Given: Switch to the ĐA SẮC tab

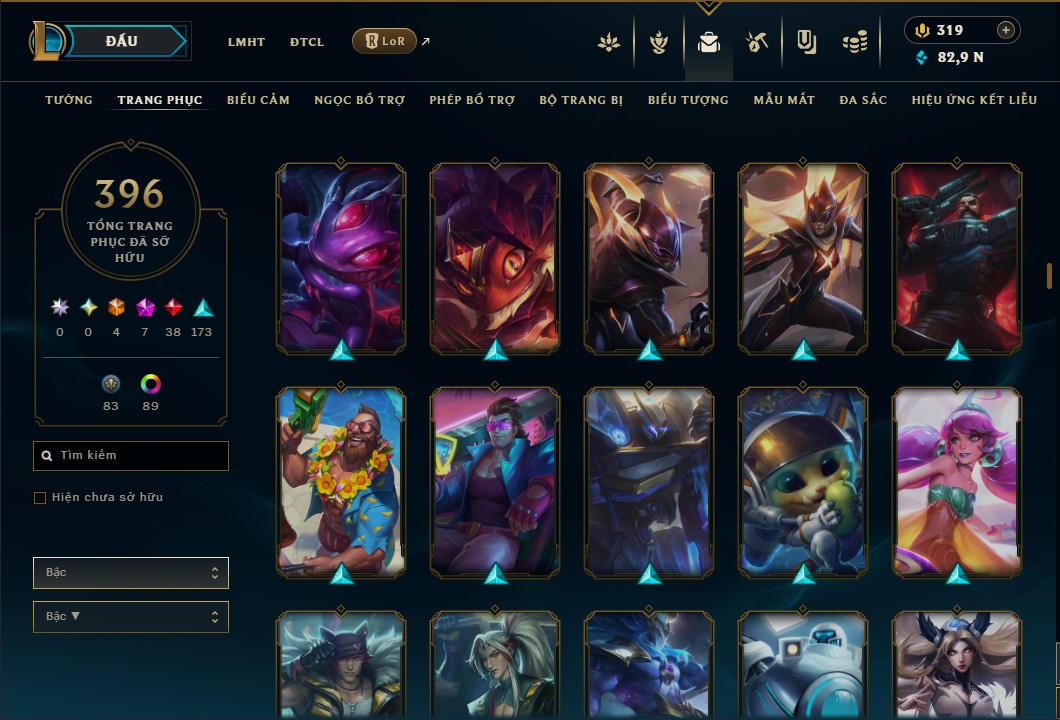Looking at the screenshot, I should tap(863, 100).
